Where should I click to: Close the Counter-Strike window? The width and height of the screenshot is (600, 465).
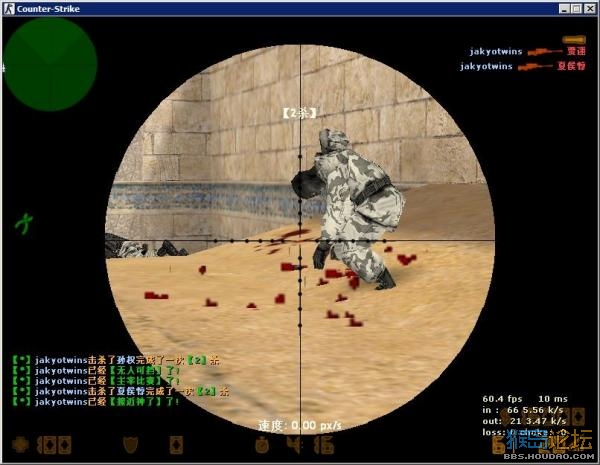click(x=588, y=8)
